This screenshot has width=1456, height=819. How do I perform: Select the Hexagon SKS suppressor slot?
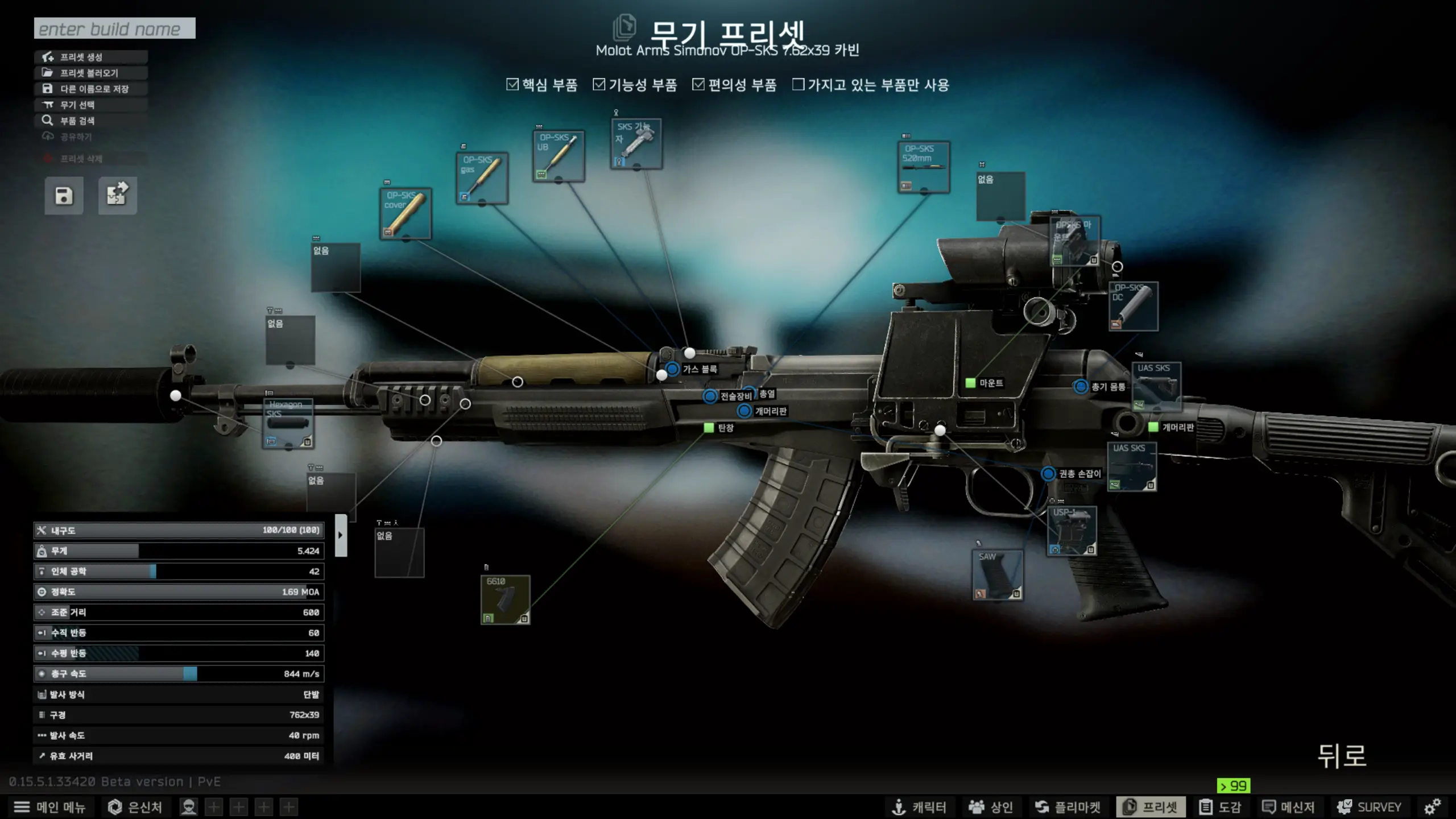(288, 423)
